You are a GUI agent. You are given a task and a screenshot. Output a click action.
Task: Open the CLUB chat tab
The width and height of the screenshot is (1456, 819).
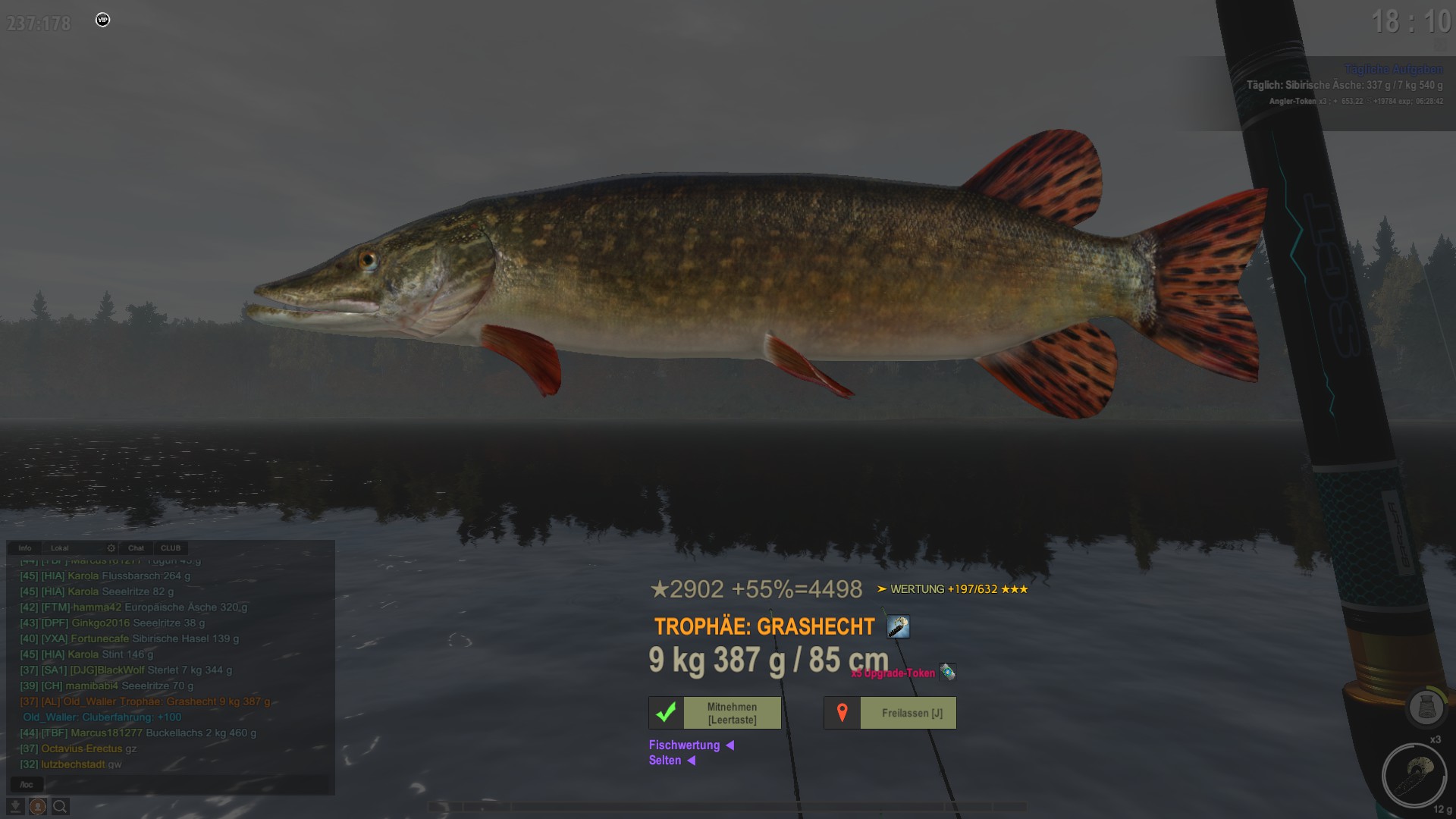171,548
